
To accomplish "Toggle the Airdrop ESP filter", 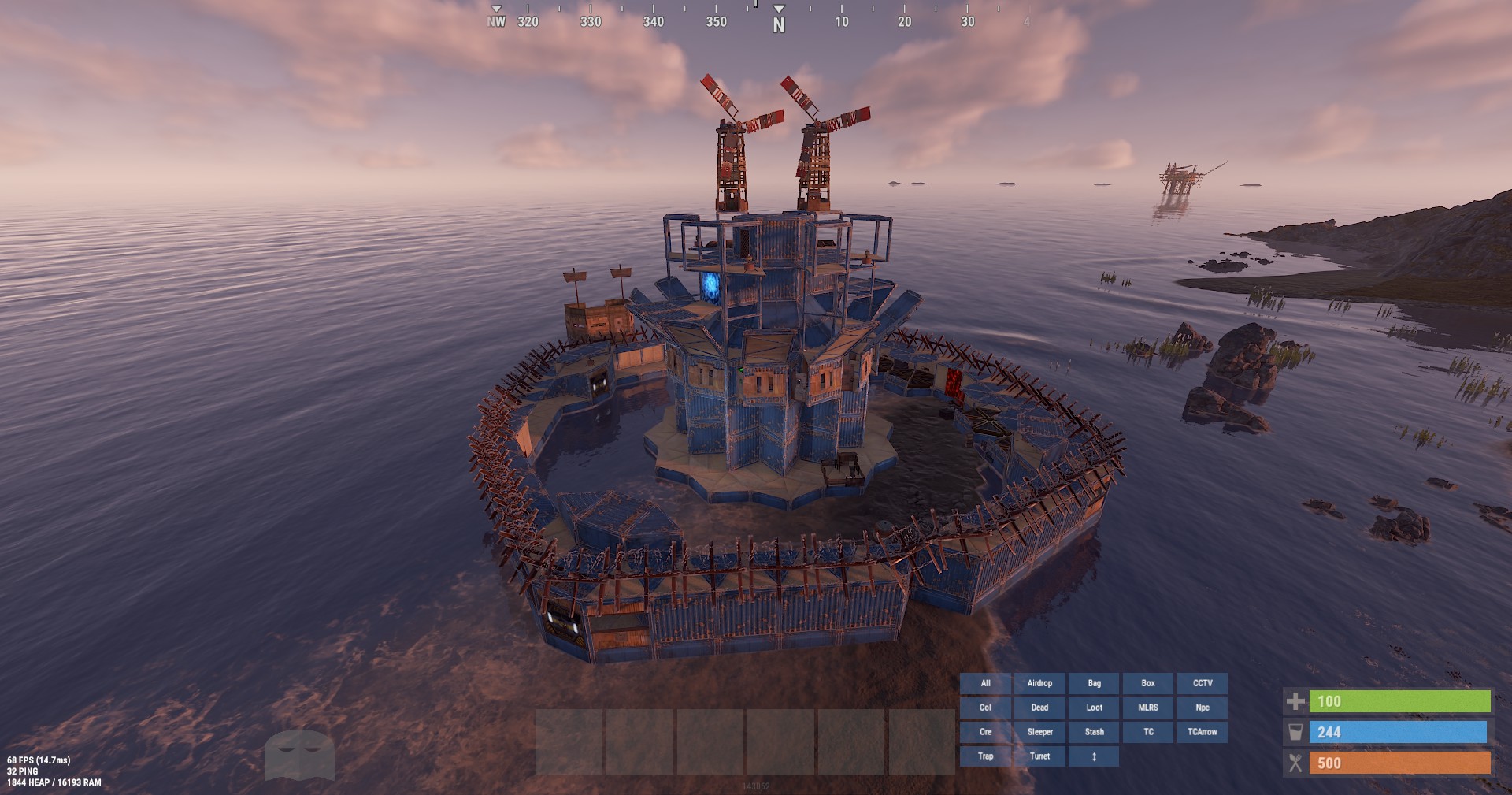I will pos(1039,683).
